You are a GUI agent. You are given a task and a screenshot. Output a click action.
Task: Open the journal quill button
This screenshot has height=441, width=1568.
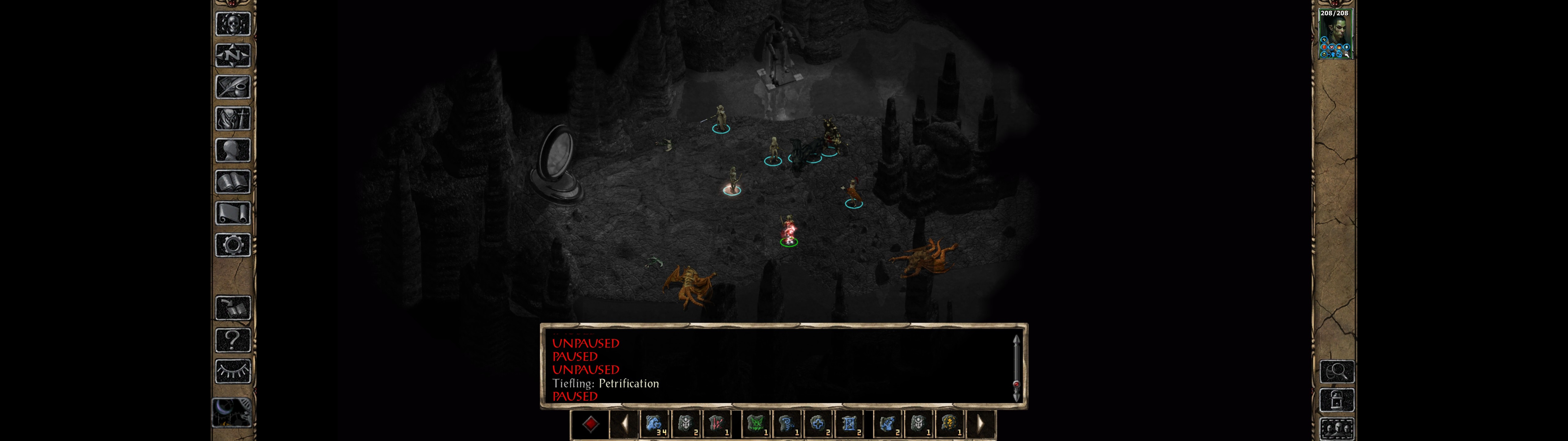coord(233,87)
